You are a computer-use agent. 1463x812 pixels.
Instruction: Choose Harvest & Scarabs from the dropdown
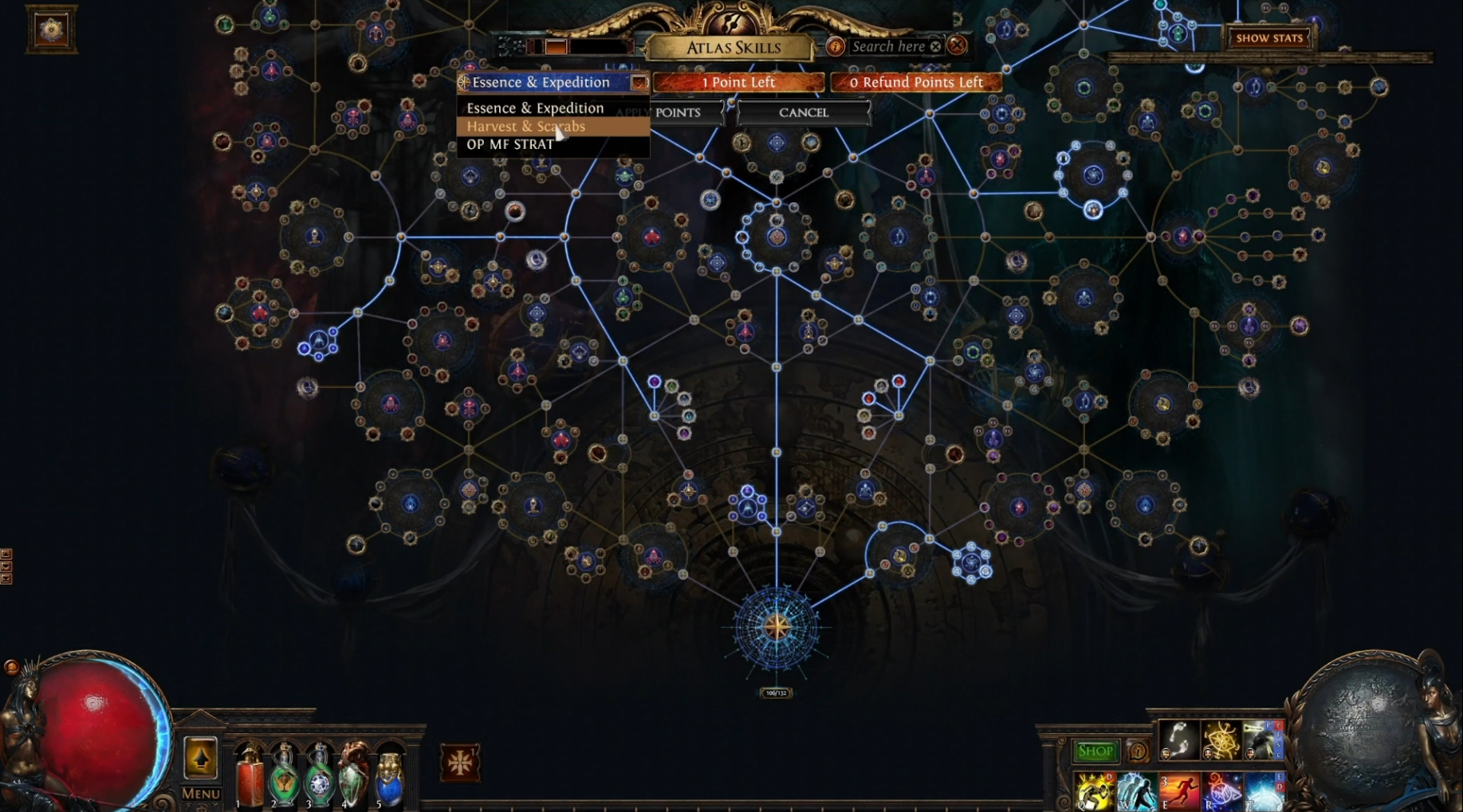(526, 127)
